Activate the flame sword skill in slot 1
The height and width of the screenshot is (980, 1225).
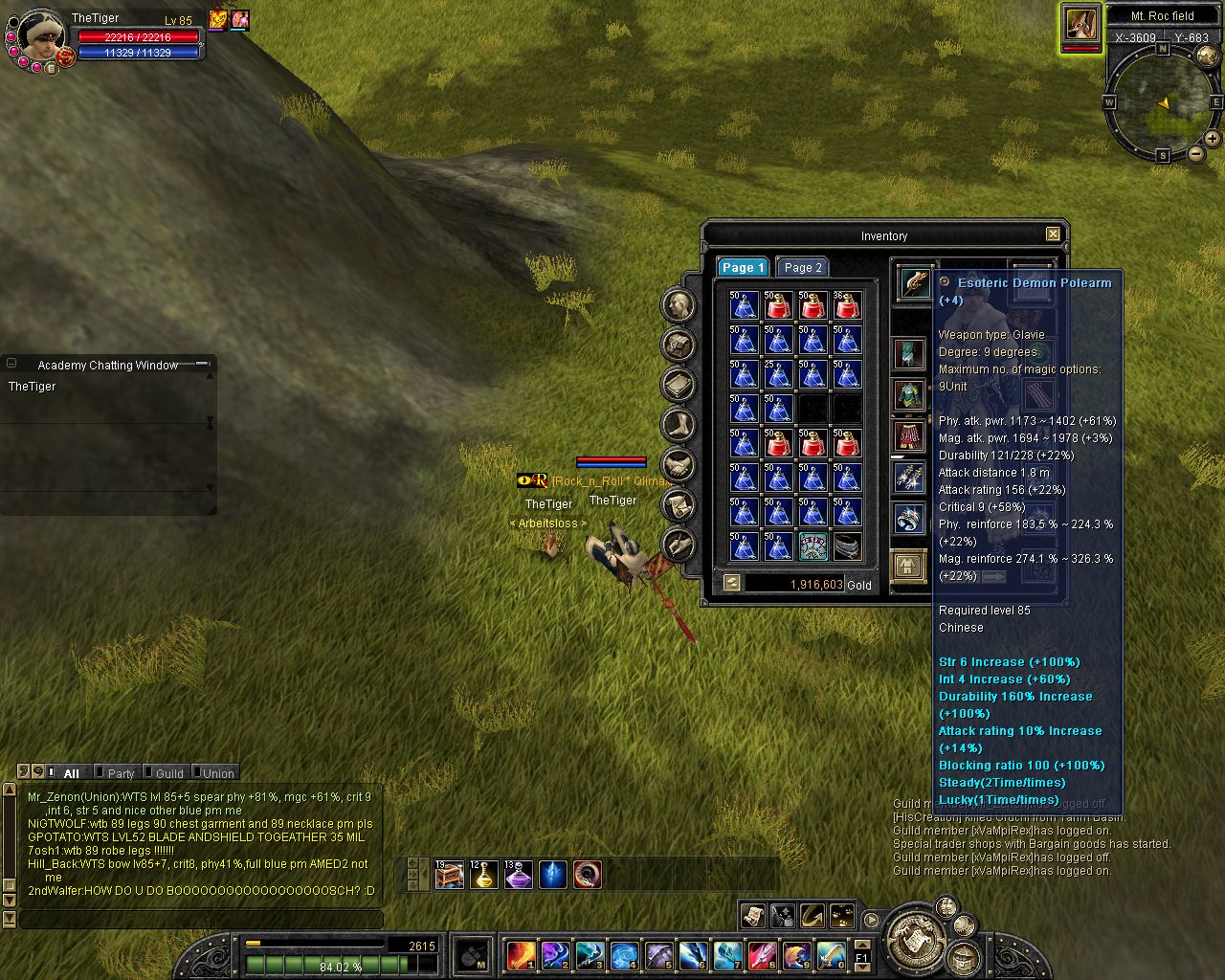(521, 954)
